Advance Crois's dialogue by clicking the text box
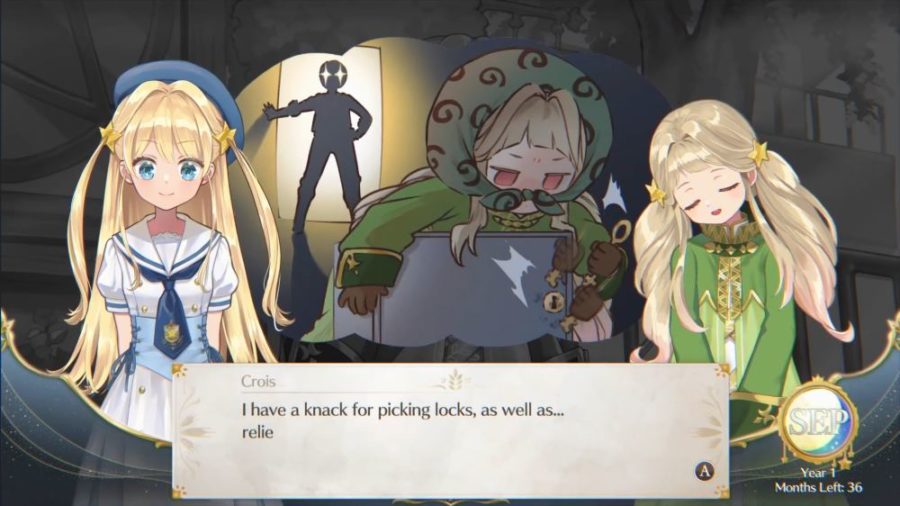Viewport: 900px width, 506px height. click(450, 430)
